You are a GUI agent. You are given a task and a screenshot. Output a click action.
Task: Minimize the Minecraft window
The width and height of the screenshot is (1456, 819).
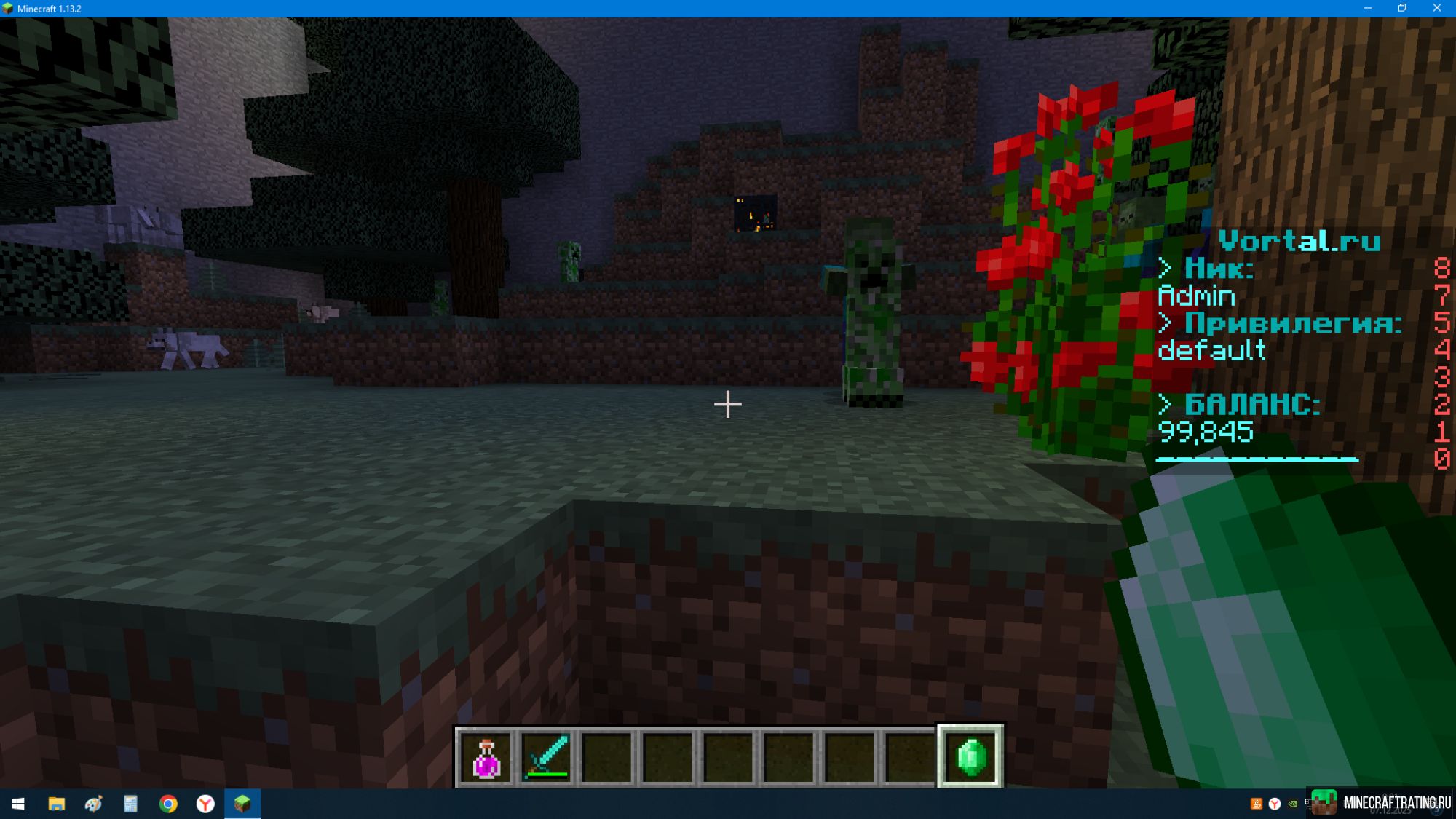tap(1367, 8)
